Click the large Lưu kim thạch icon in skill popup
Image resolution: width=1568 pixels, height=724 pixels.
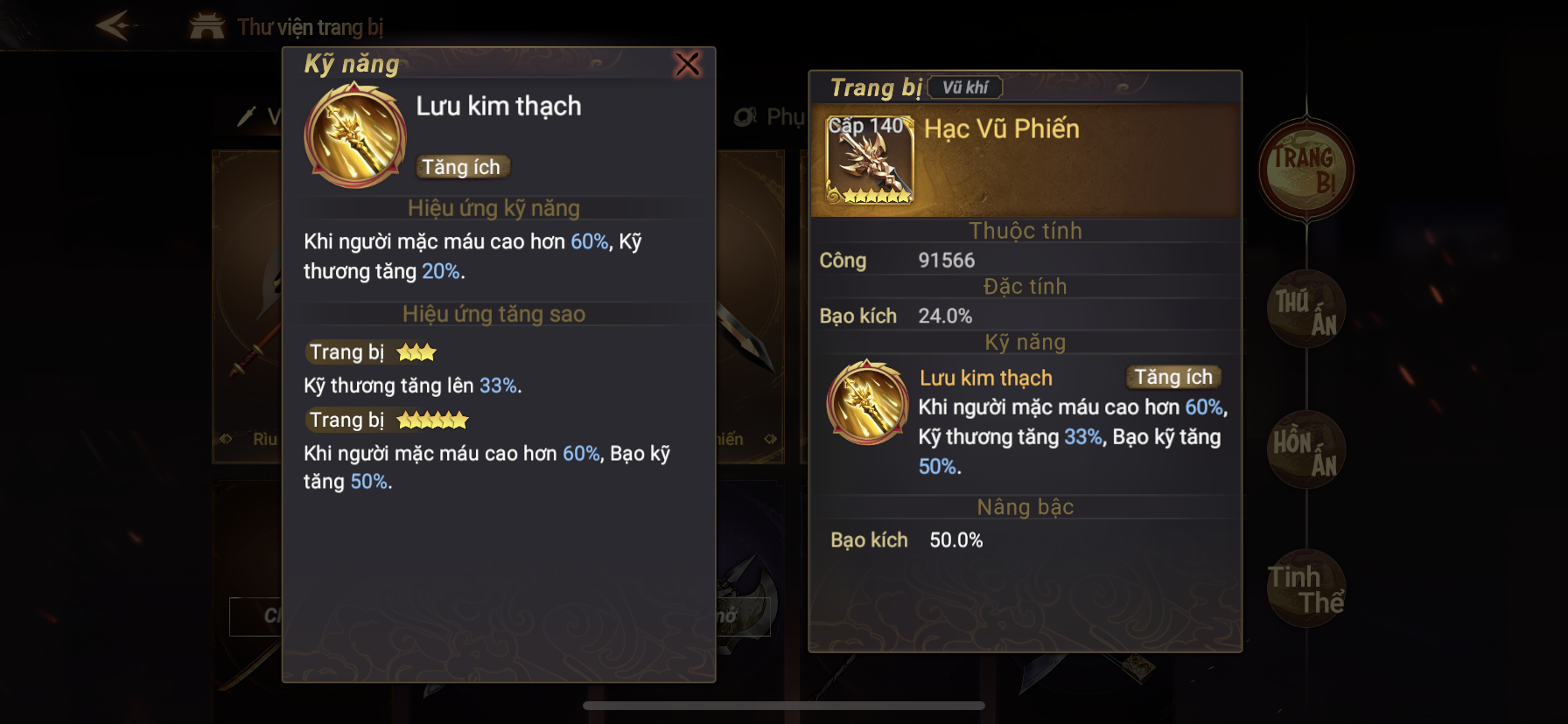355,136
